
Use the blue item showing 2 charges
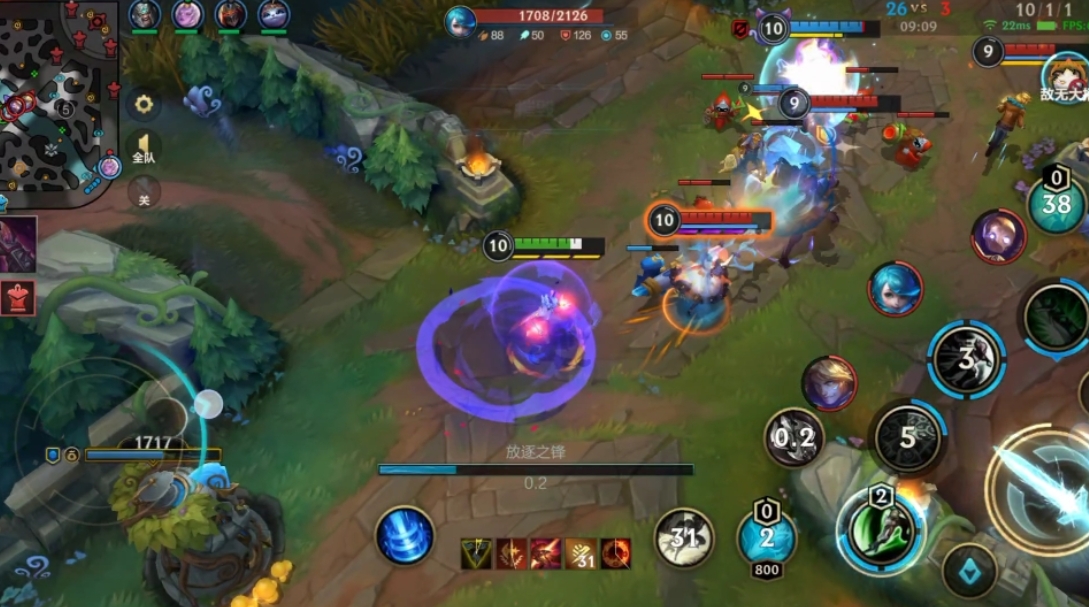pos(766,535)
